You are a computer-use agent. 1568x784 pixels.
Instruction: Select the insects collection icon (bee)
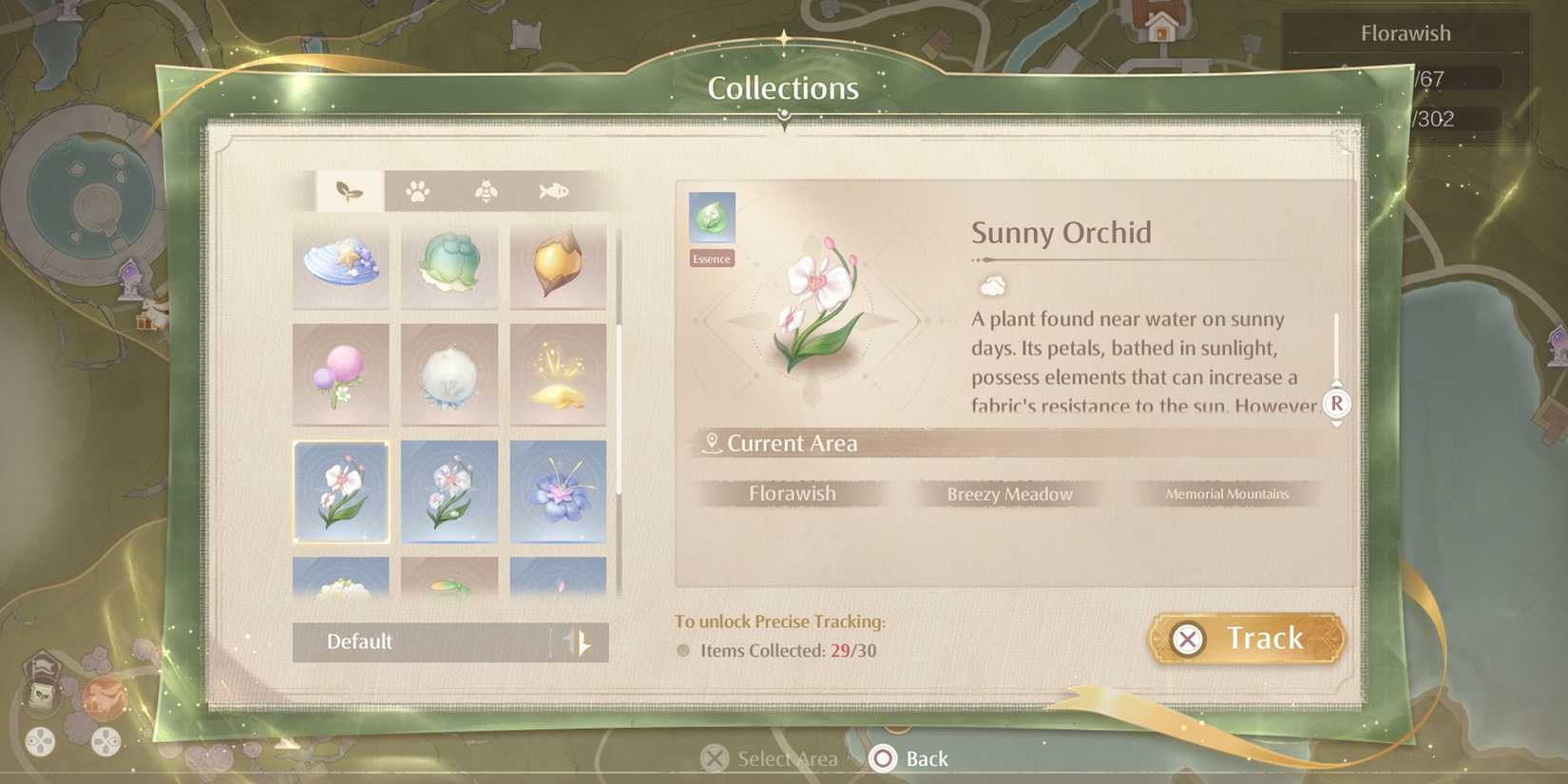pyautogui.click(x=484, y=190)
